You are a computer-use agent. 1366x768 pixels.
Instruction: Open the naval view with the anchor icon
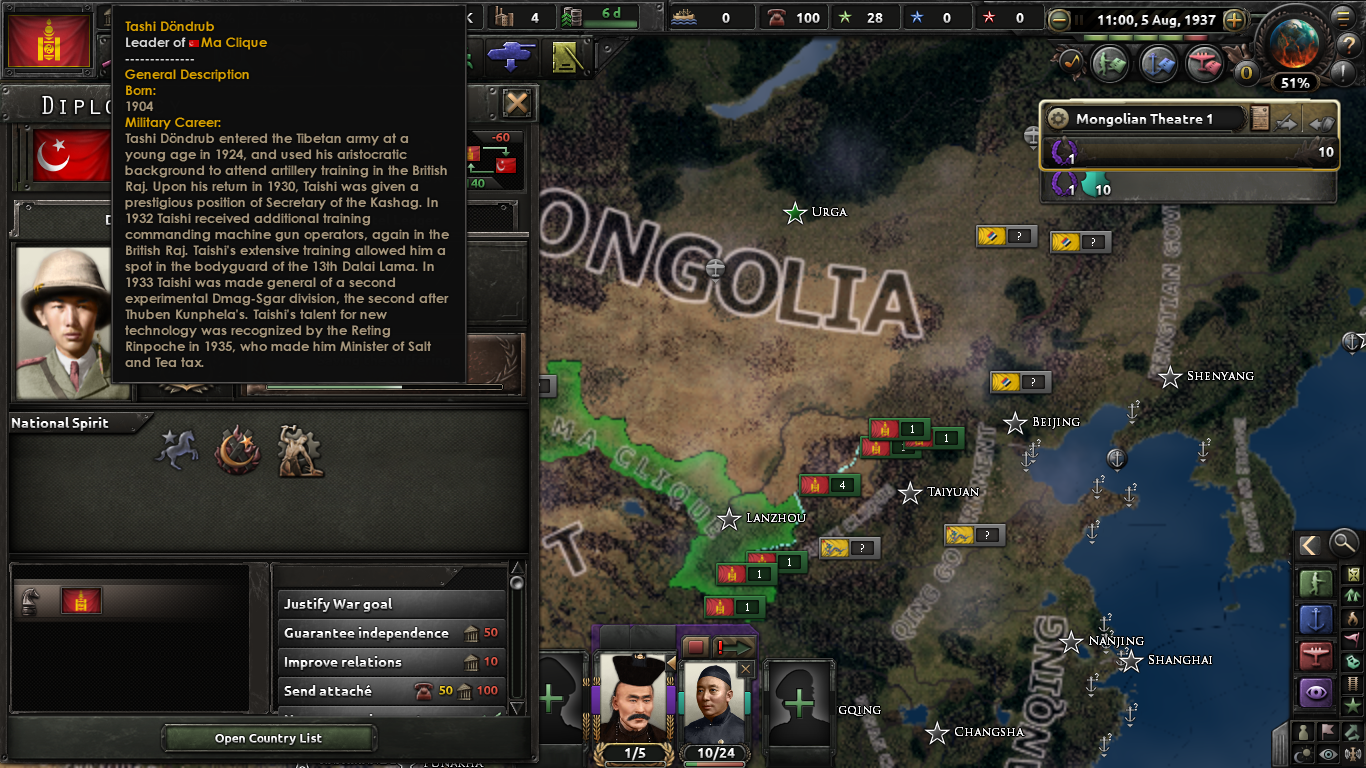coord(1316,619)
